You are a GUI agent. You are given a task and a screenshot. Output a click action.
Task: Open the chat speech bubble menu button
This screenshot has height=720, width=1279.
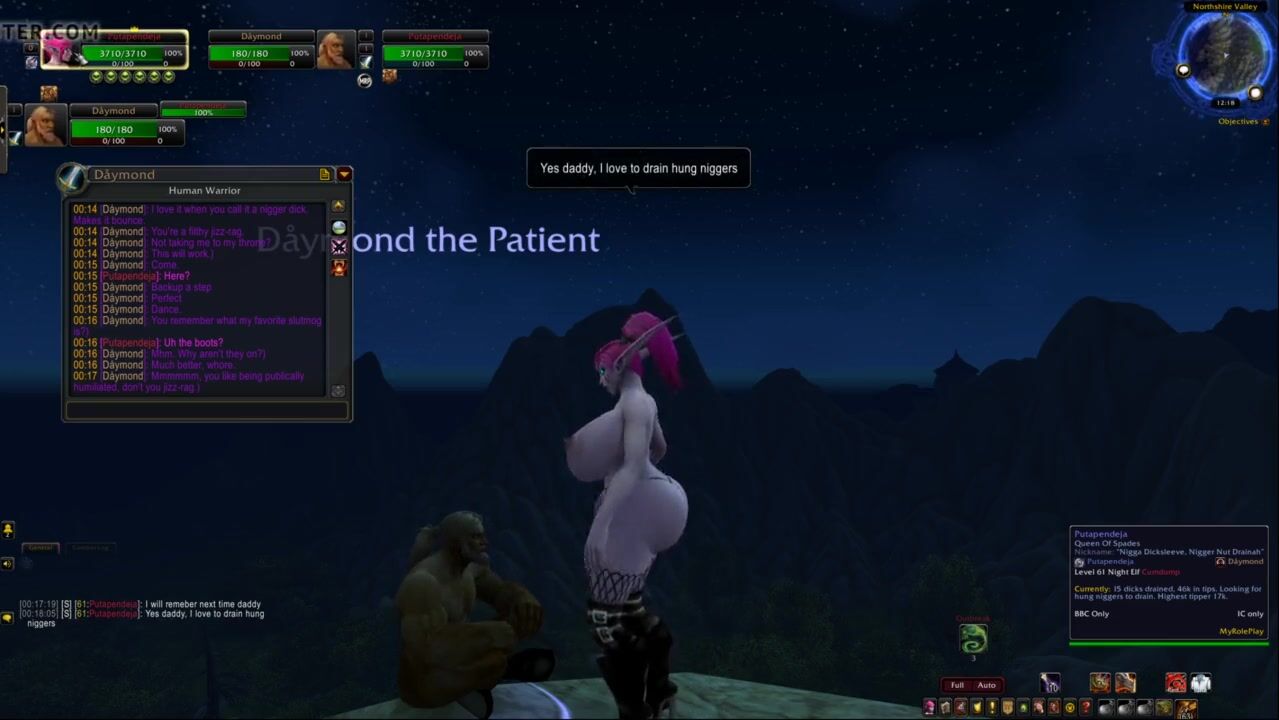pyautogui.click(x=7, y=618)
